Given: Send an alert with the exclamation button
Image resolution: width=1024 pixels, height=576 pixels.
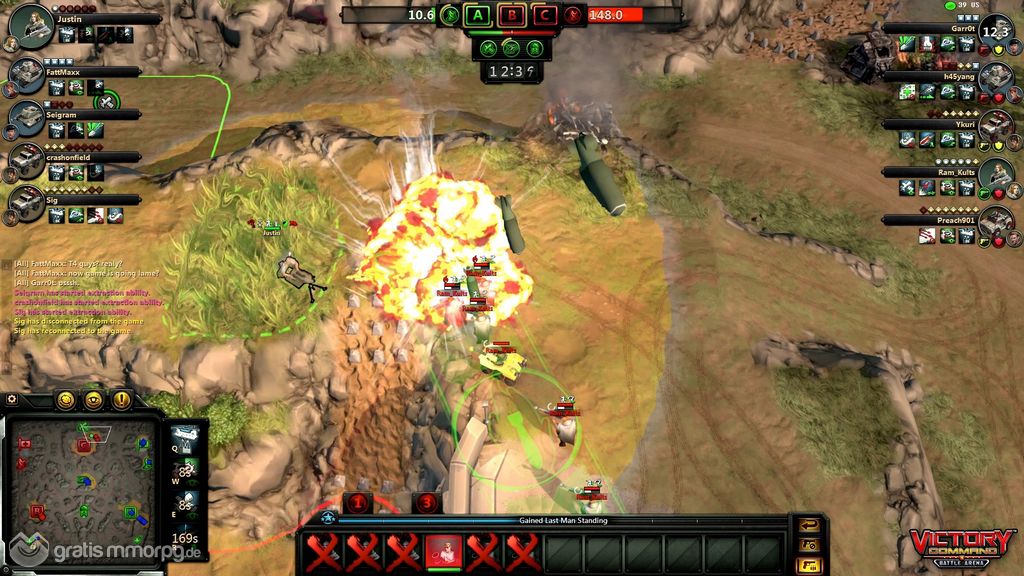Looking at the screenshot, I should (121, 400).
